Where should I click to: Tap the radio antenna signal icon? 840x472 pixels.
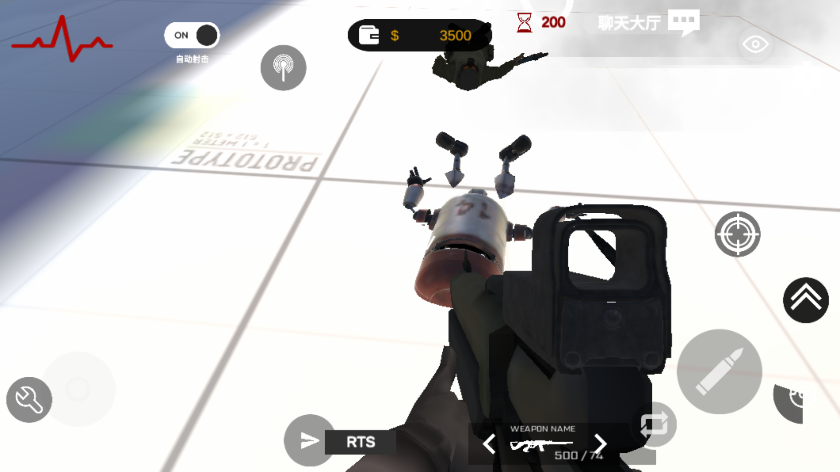(283, 67)
